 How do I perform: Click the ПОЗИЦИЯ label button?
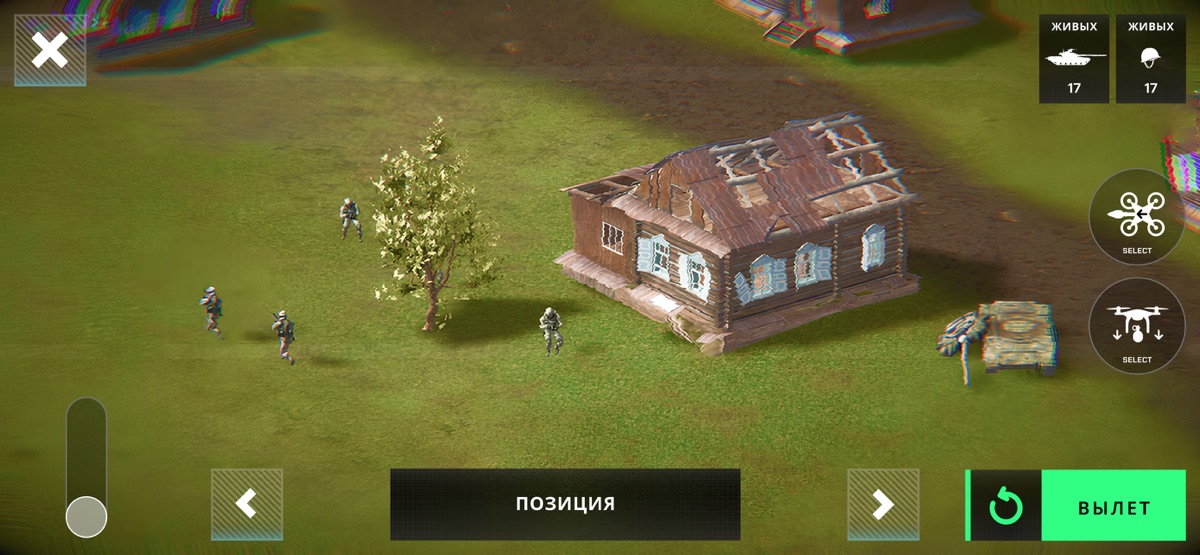(565, 504)
